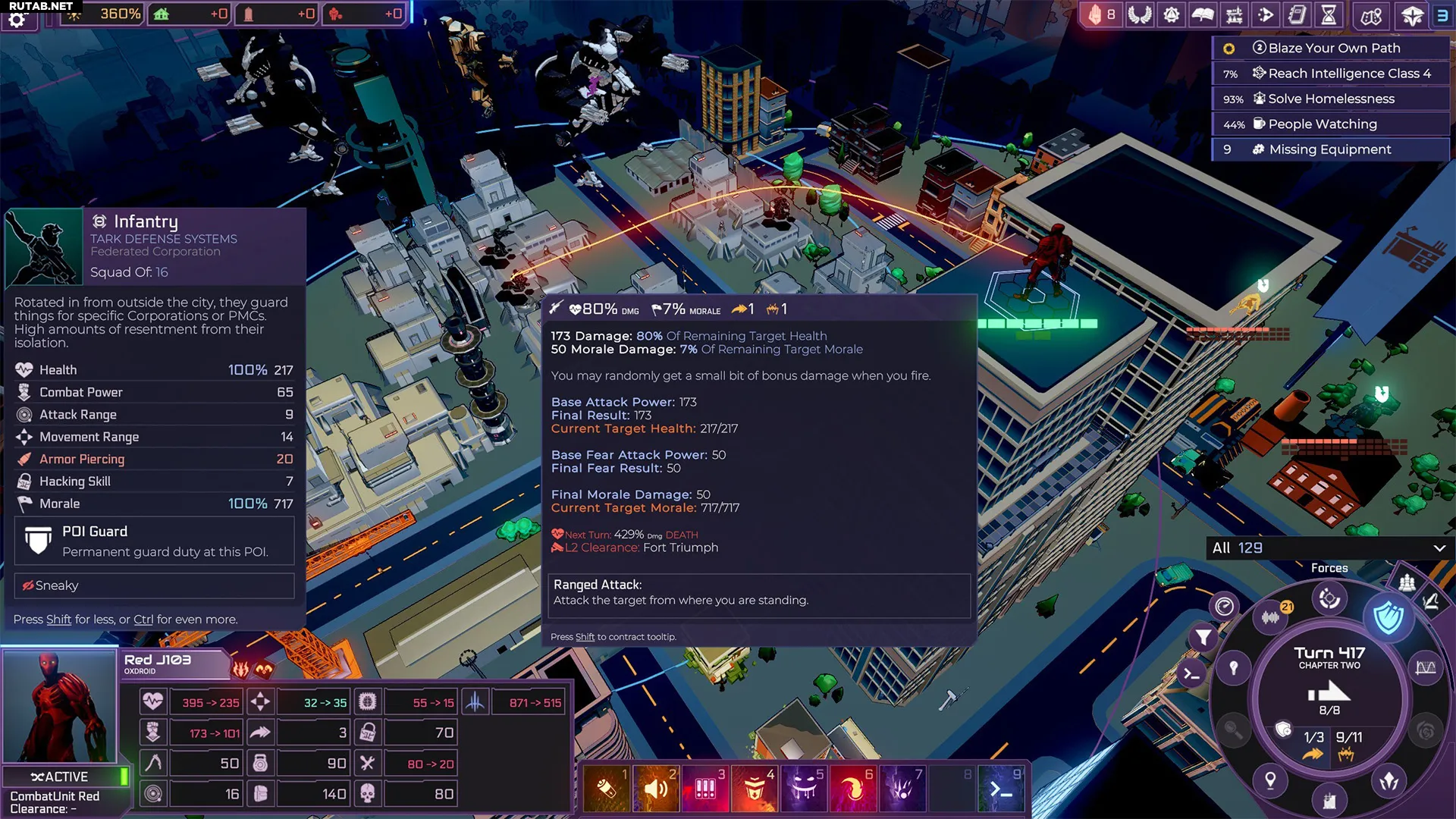This screenshot has width=1456, height=819.
Task: Activate the battery ability in slot 1
Action: 607,789
